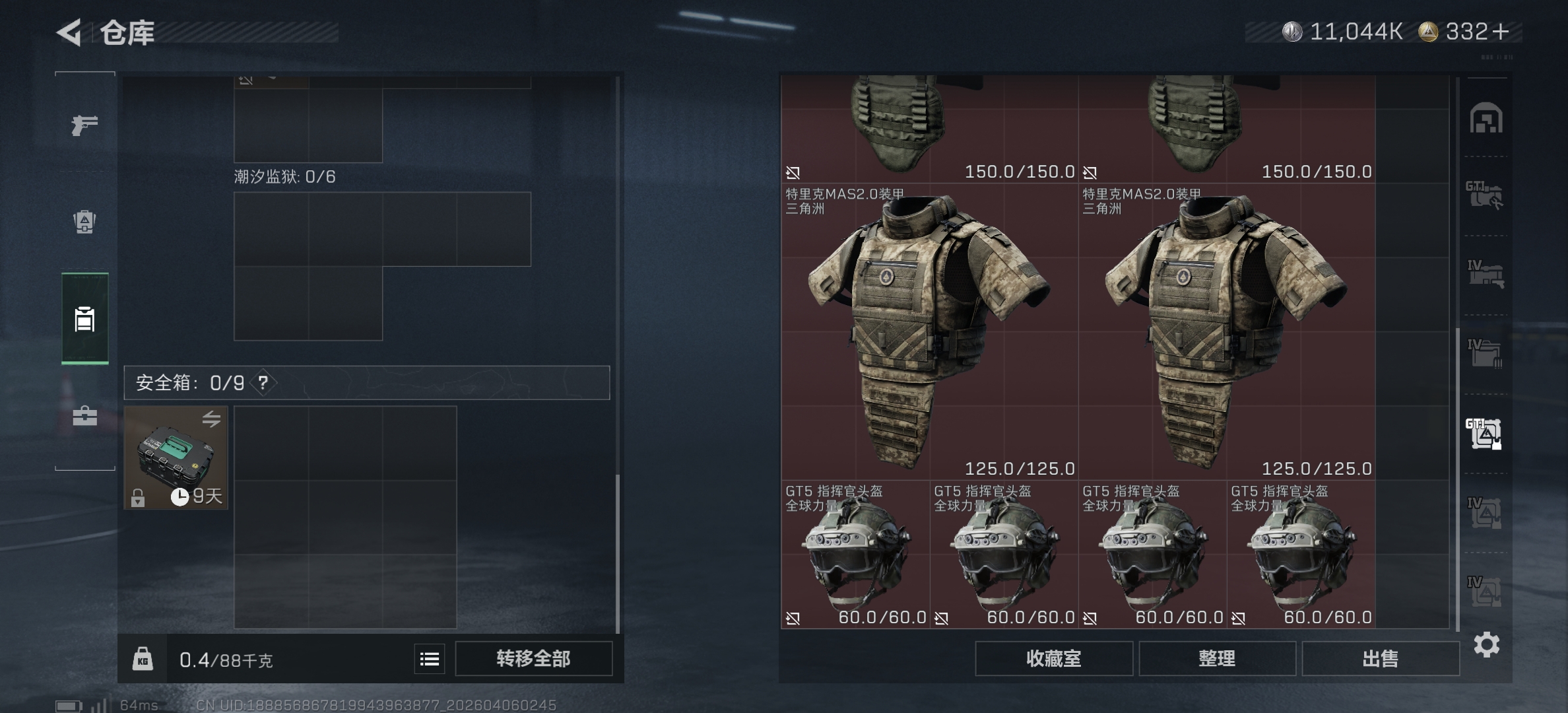Switch to the highlighted storage tab in left sidebar
The image size is (1568, 713).
tap(84, 322)
